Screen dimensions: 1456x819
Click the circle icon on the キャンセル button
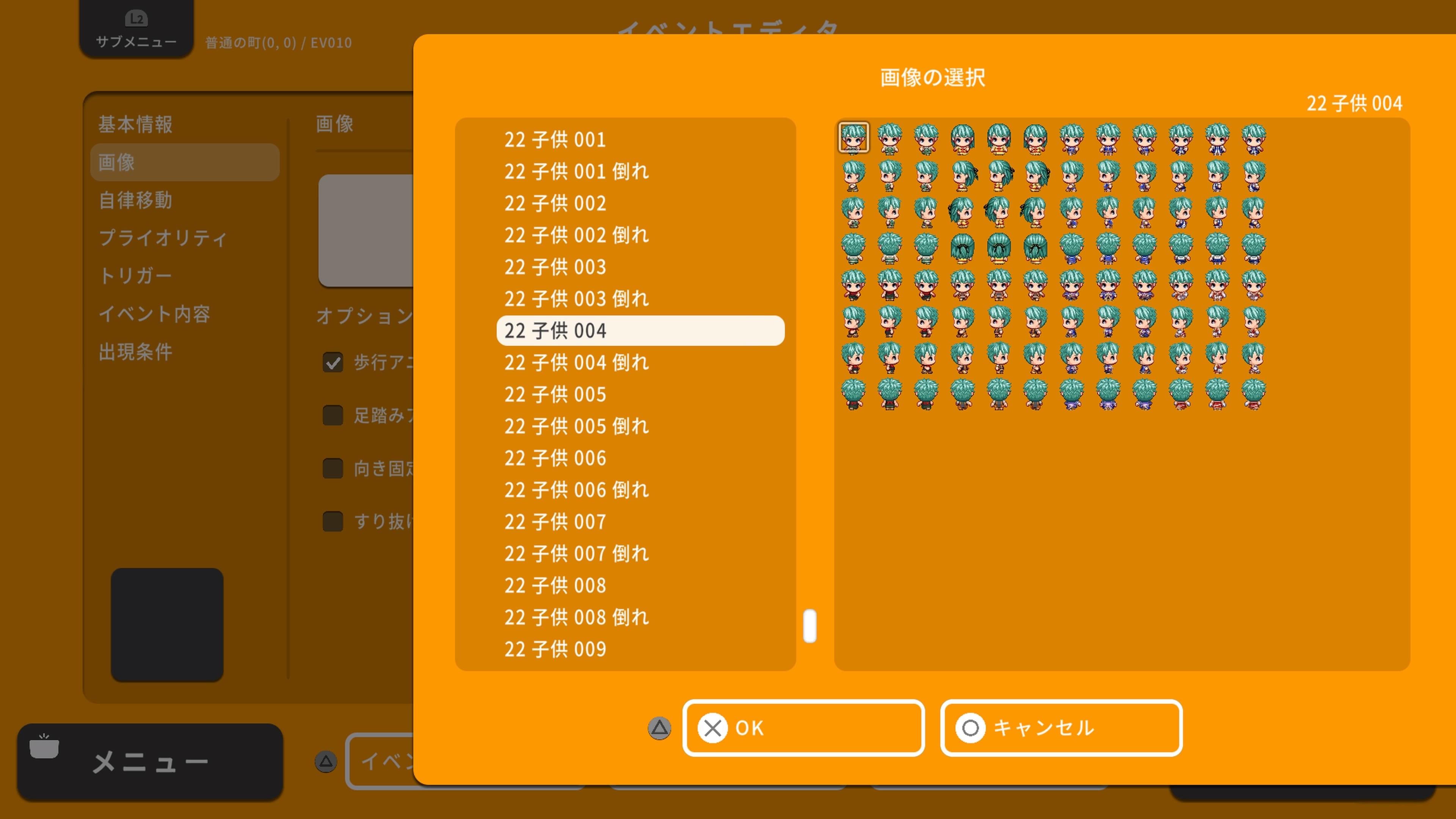point(971,728)
